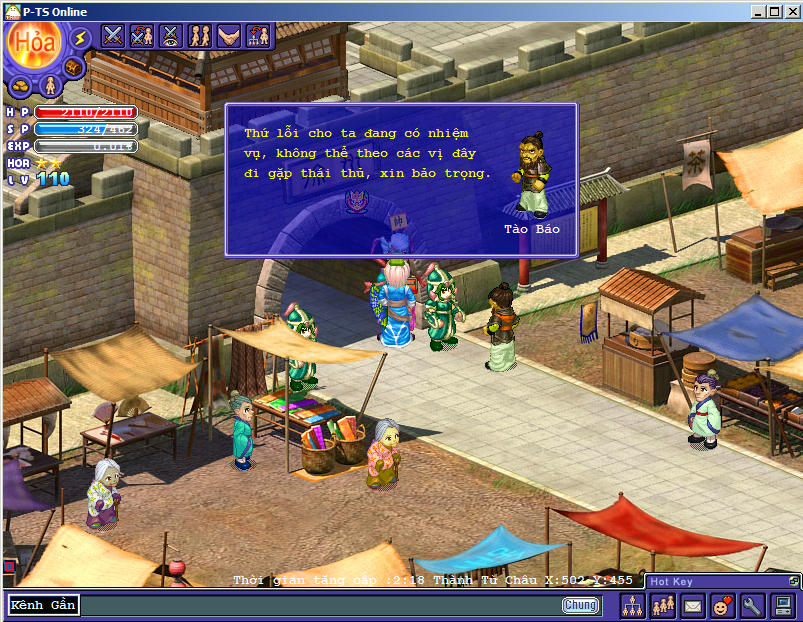
Task: Activate the lightning bolt icon
Action: (x=80, y=38)
